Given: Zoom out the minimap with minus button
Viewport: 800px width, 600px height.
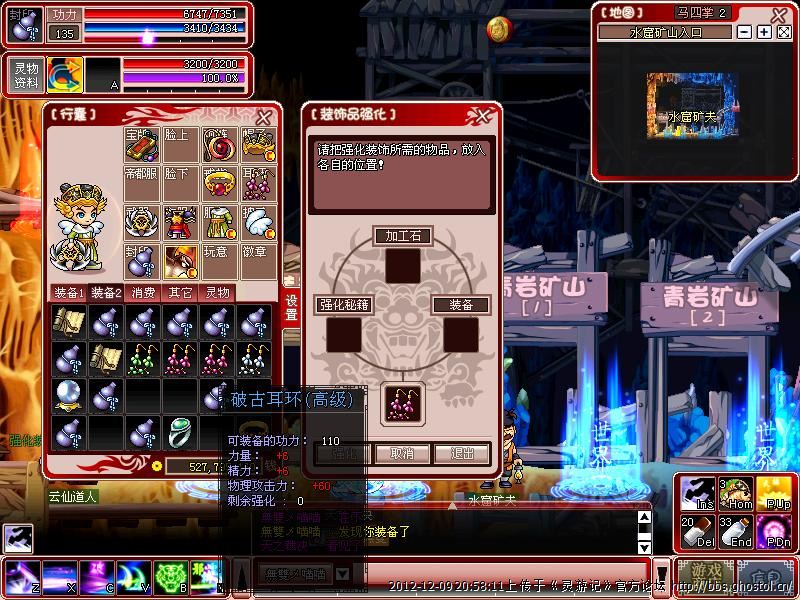Looking at the screenshot, I should click(x=744, y=32).
